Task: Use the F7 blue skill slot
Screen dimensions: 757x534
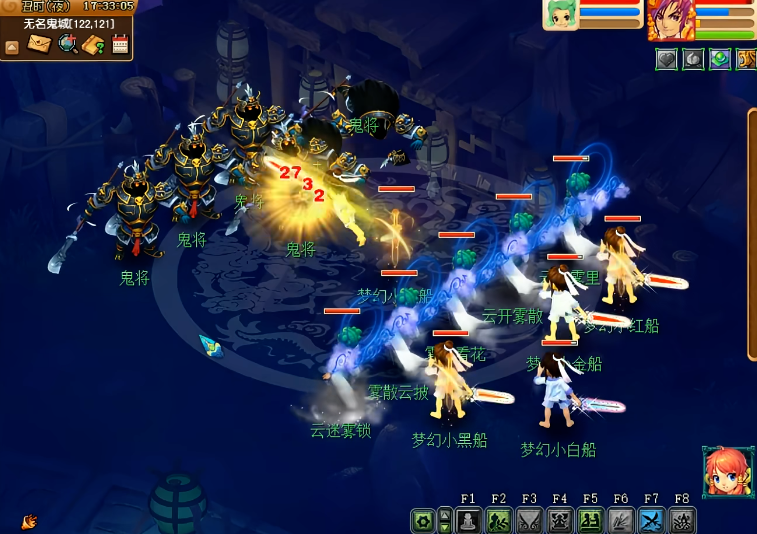Action: coord(651,521)
